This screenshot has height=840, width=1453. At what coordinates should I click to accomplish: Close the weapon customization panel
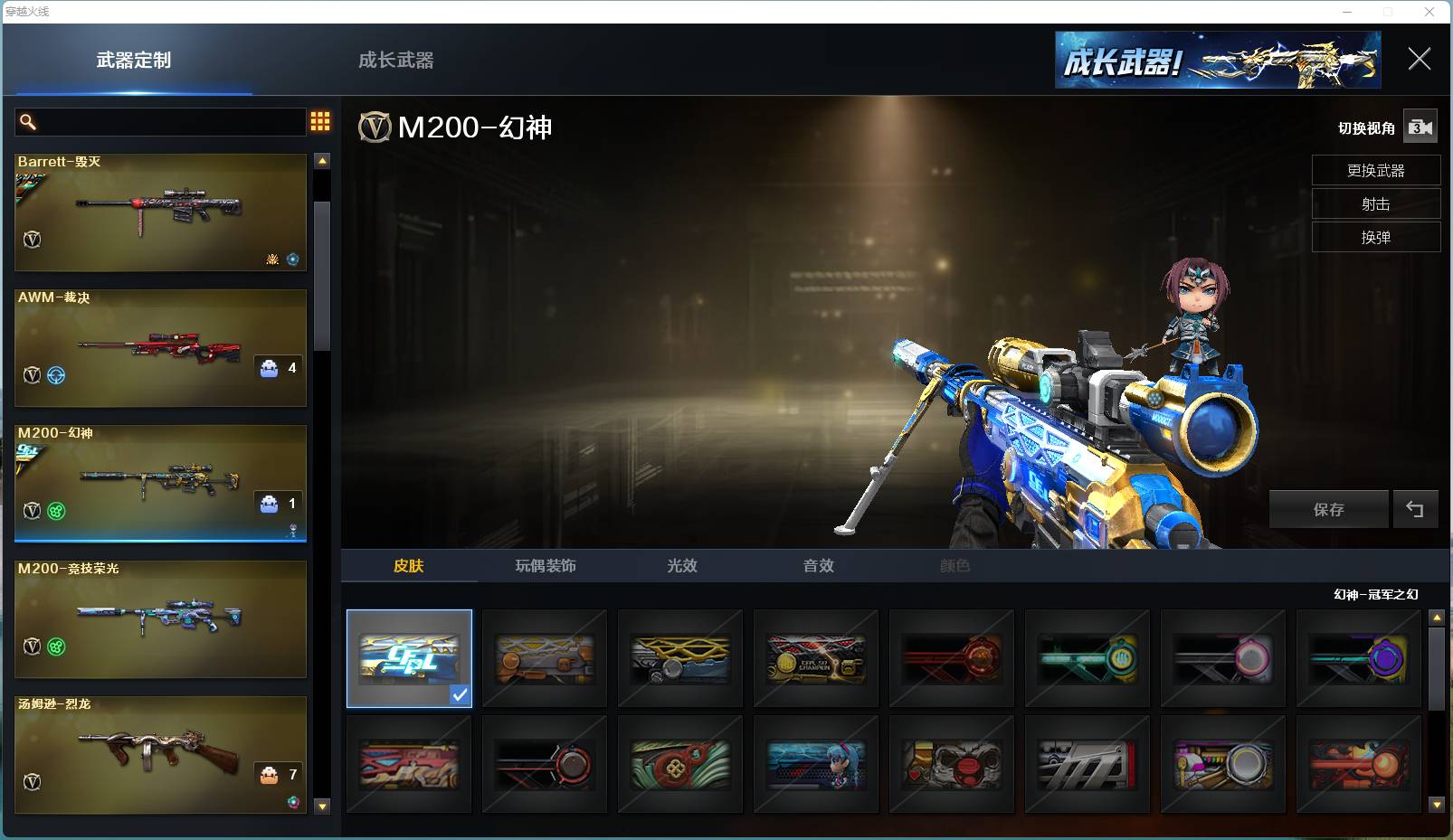click(1419, 60)
